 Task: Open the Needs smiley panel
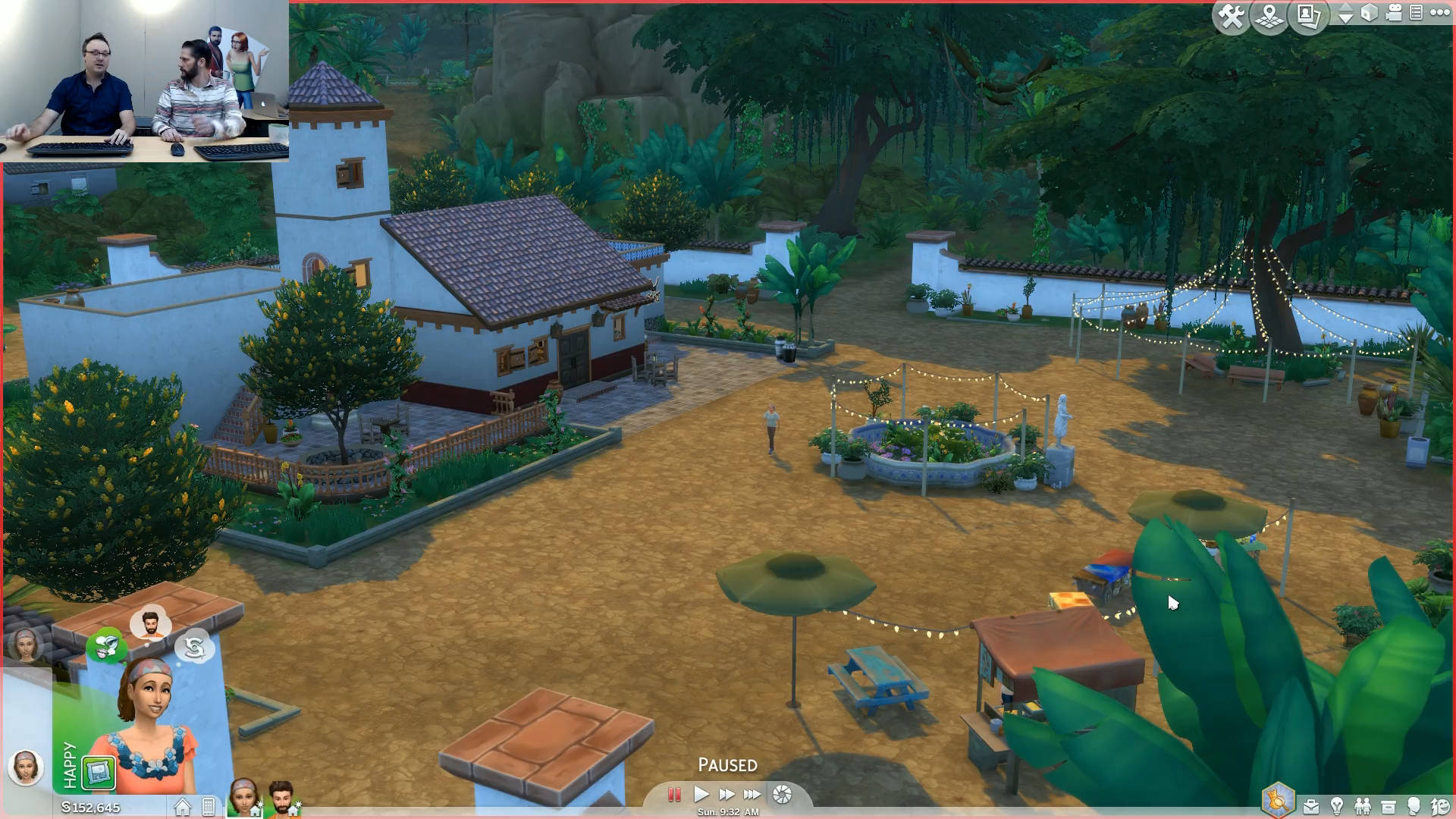tap(1439, 806)
